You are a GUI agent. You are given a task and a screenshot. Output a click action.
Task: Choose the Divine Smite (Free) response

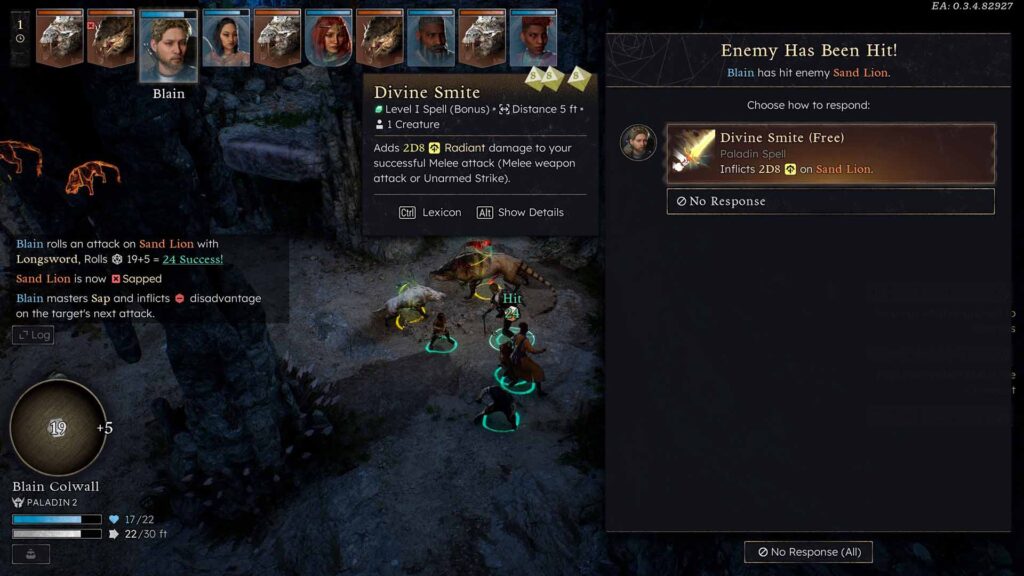(830, 154)
